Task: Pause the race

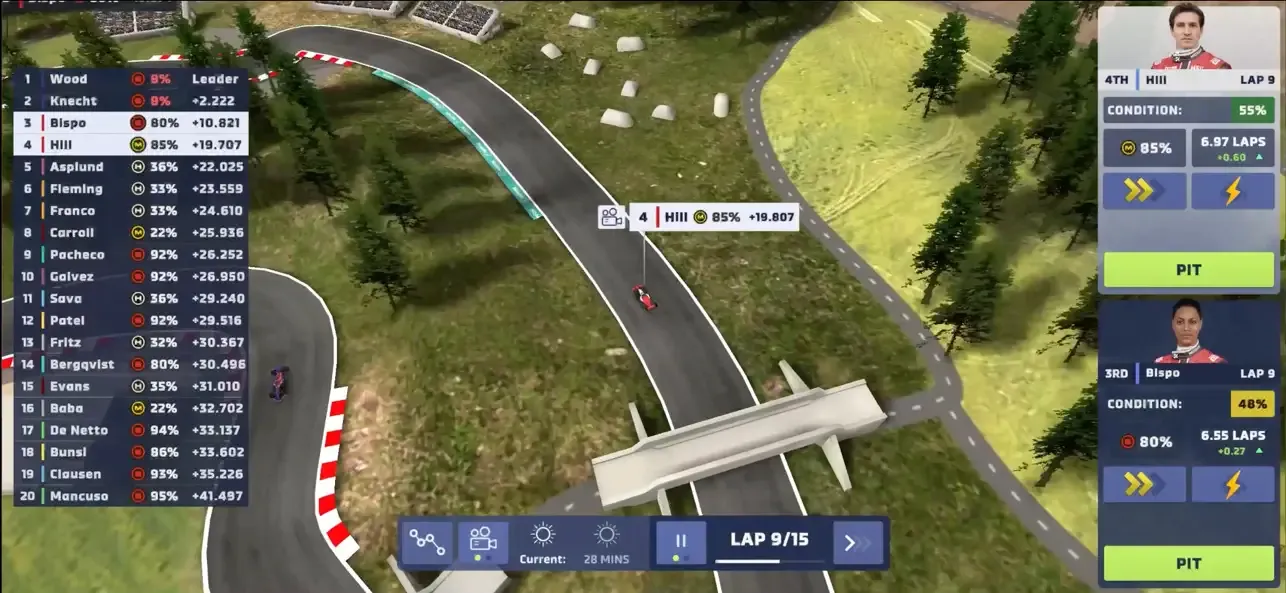Action: pyautogui.click(x=681, y=542)
